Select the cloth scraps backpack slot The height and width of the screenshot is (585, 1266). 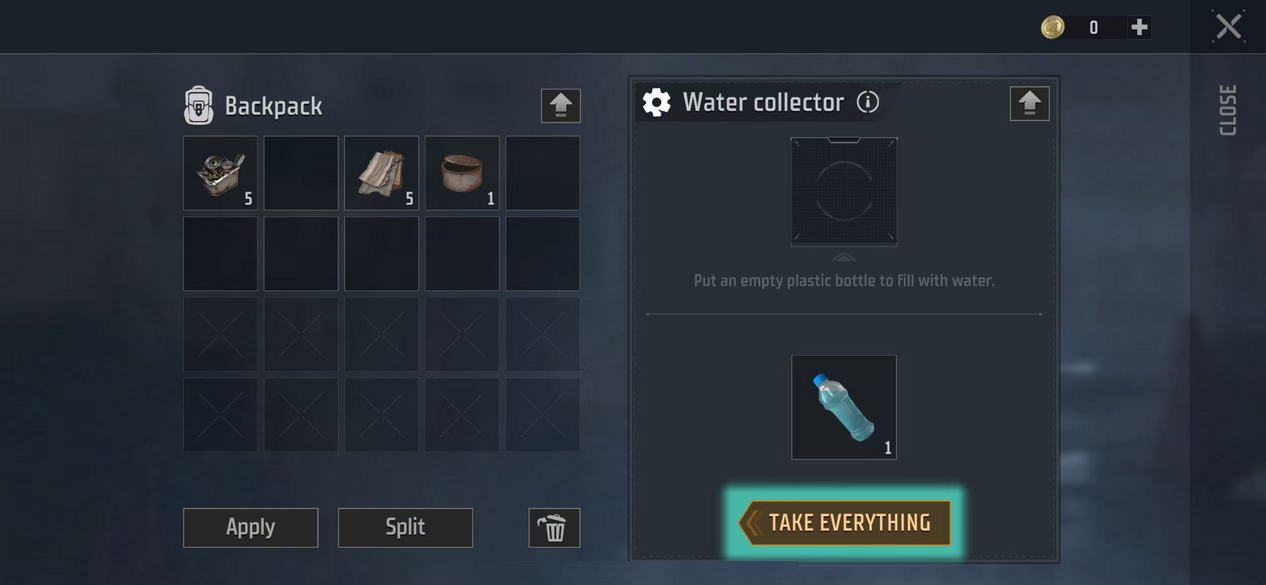tap(381, 173)
